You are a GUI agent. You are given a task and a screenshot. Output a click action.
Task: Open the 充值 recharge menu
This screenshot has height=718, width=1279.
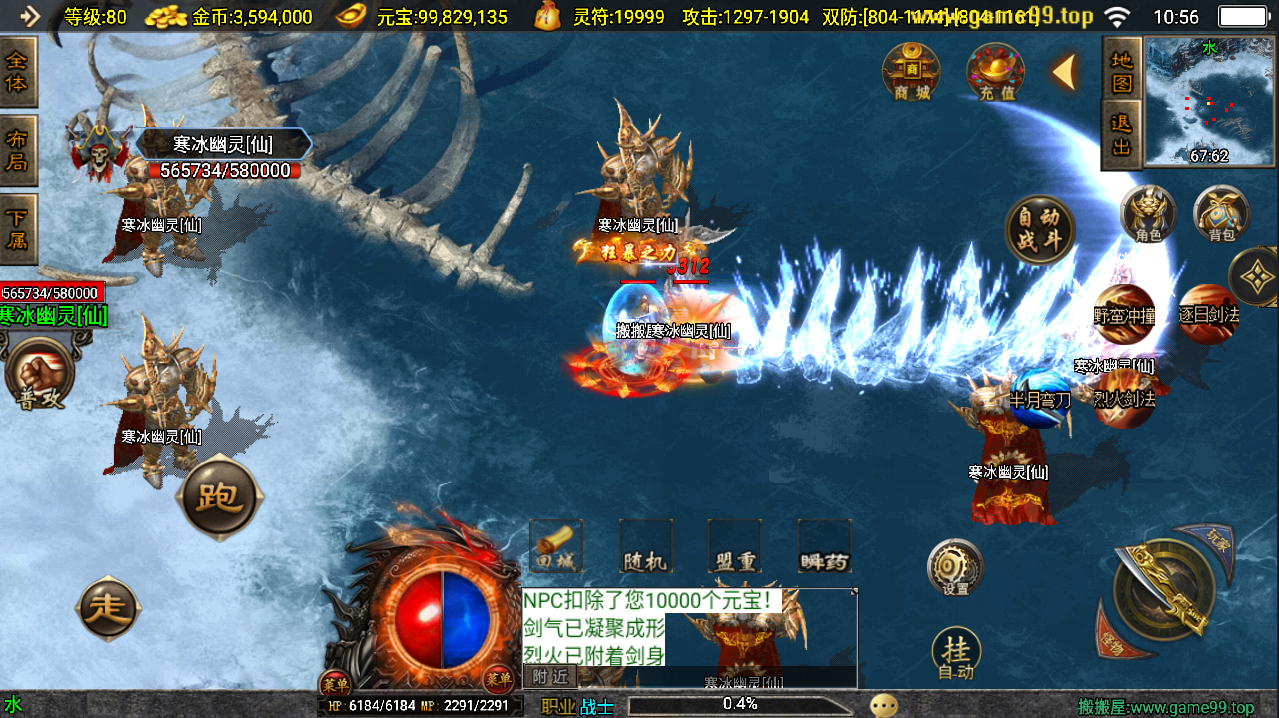tap(996, 72)
